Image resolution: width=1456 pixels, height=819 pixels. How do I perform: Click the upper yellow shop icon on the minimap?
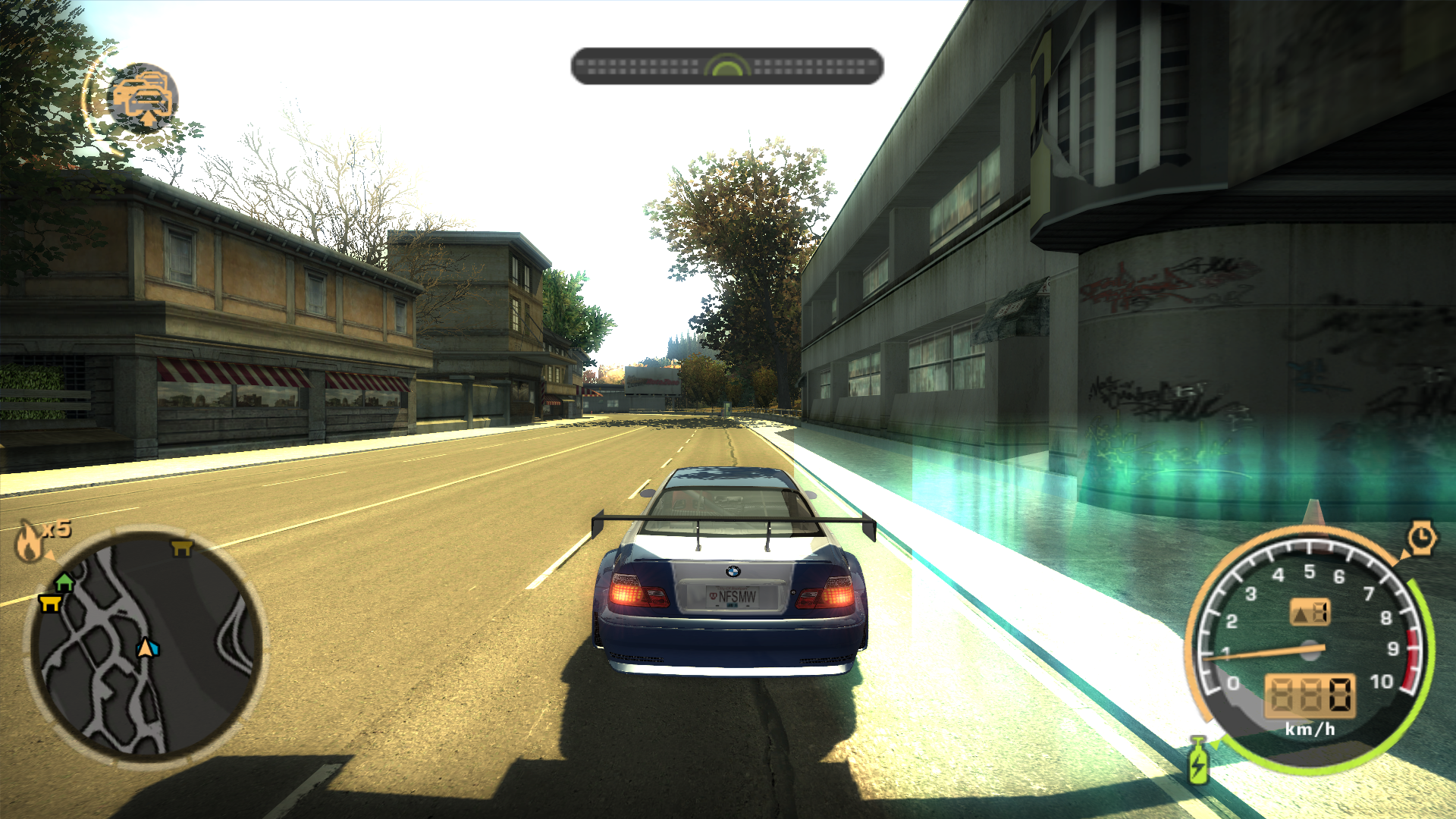point(181,548)
